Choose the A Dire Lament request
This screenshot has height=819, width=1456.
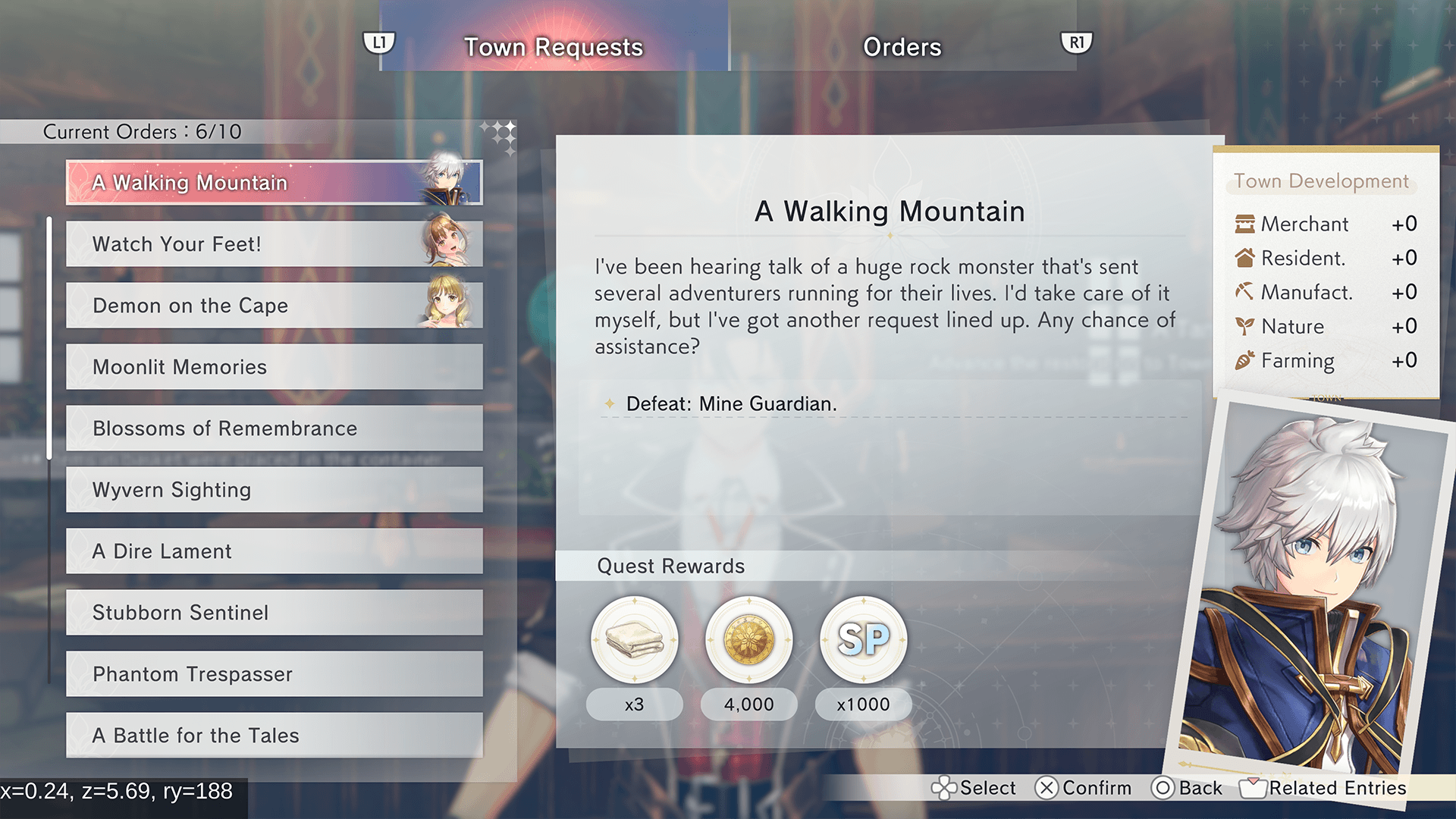(x=274, y=551)
